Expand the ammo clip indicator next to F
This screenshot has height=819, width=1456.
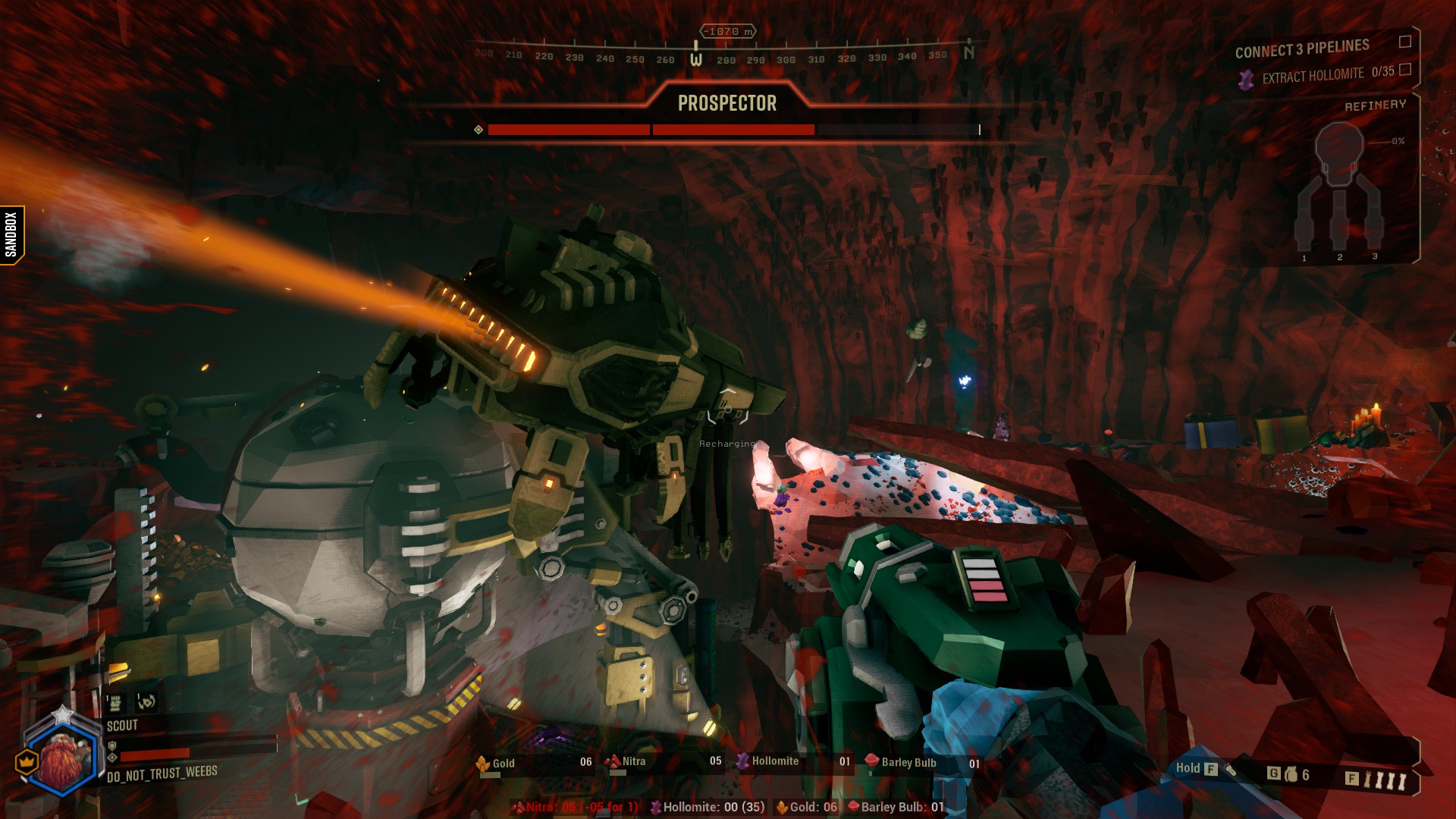(1388, 778)
